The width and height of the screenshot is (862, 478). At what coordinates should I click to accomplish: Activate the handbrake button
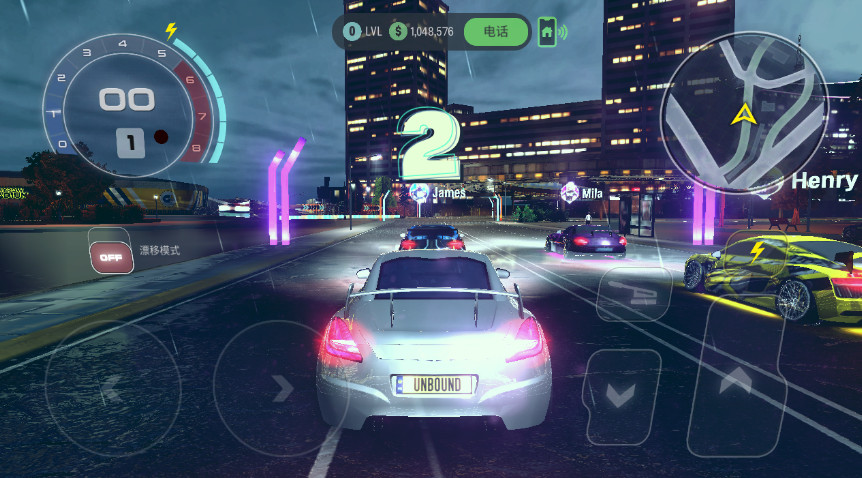(x=633, y=293)
